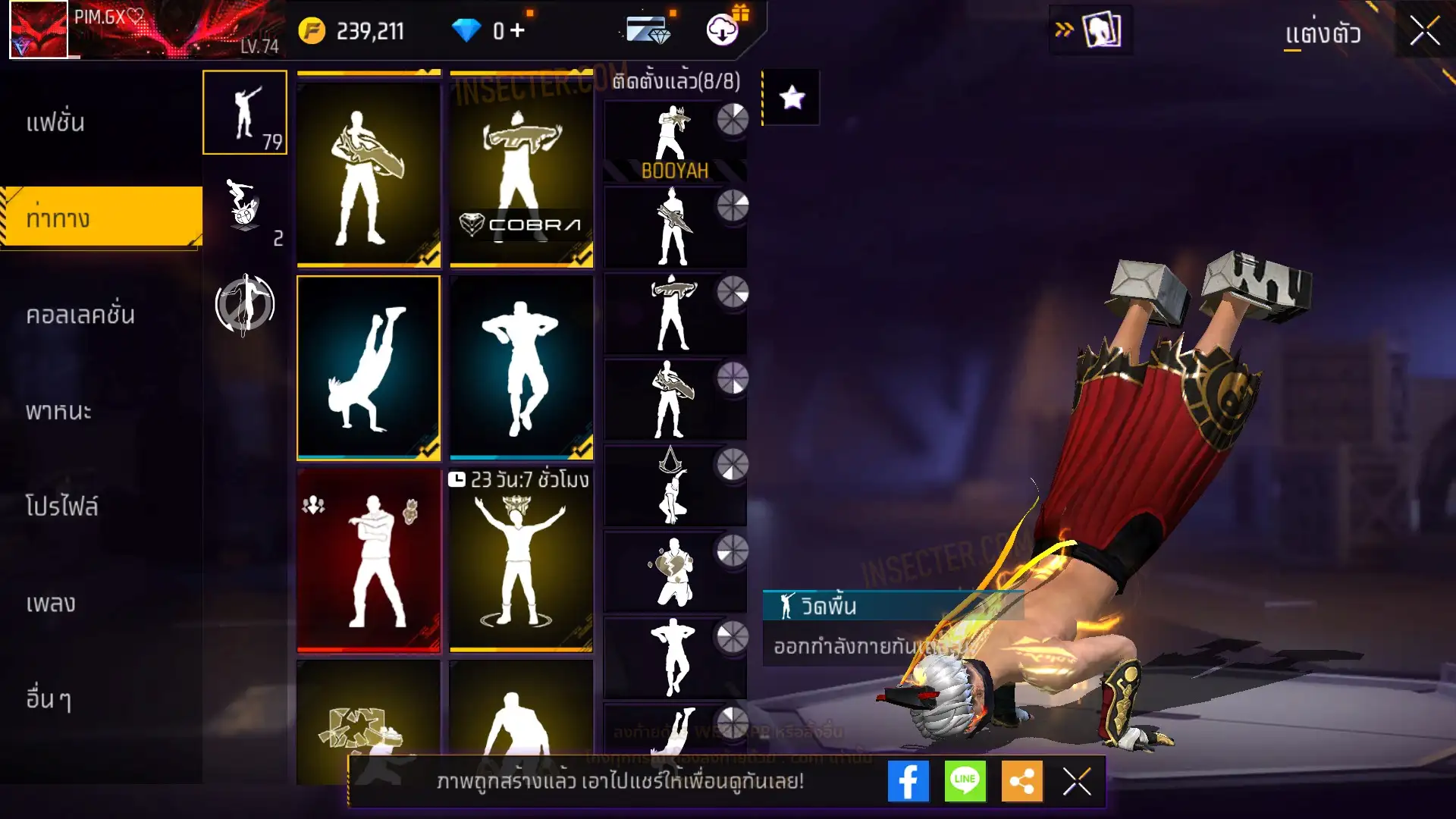Dismiss the share screenshot banner
The height and width of the screenshot is (819, 1456).
point(1077,781)
